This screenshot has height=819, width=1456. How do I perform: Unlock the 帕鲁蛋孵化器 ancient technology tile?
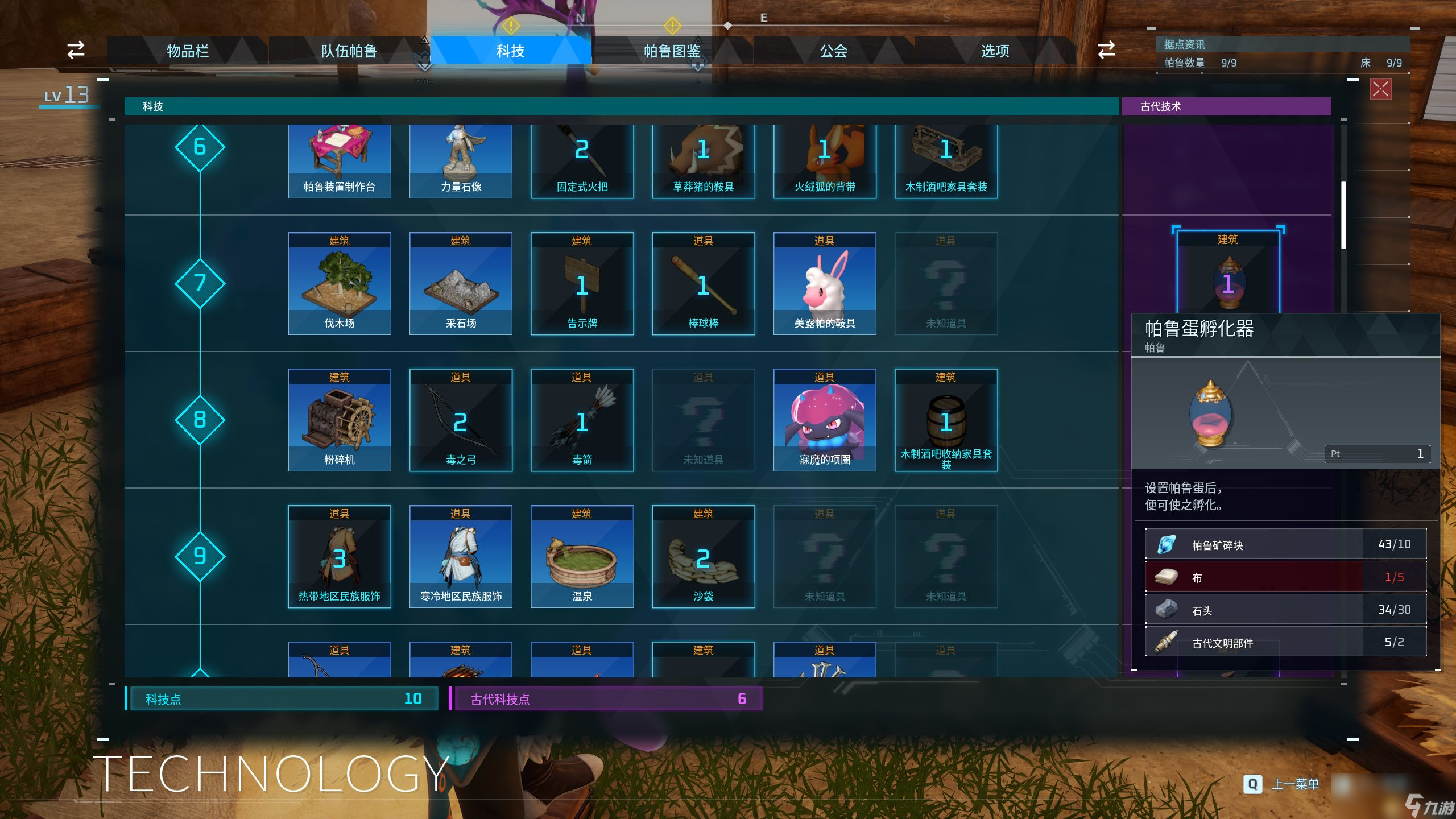pyautogui.click(x=1228, y=273)
